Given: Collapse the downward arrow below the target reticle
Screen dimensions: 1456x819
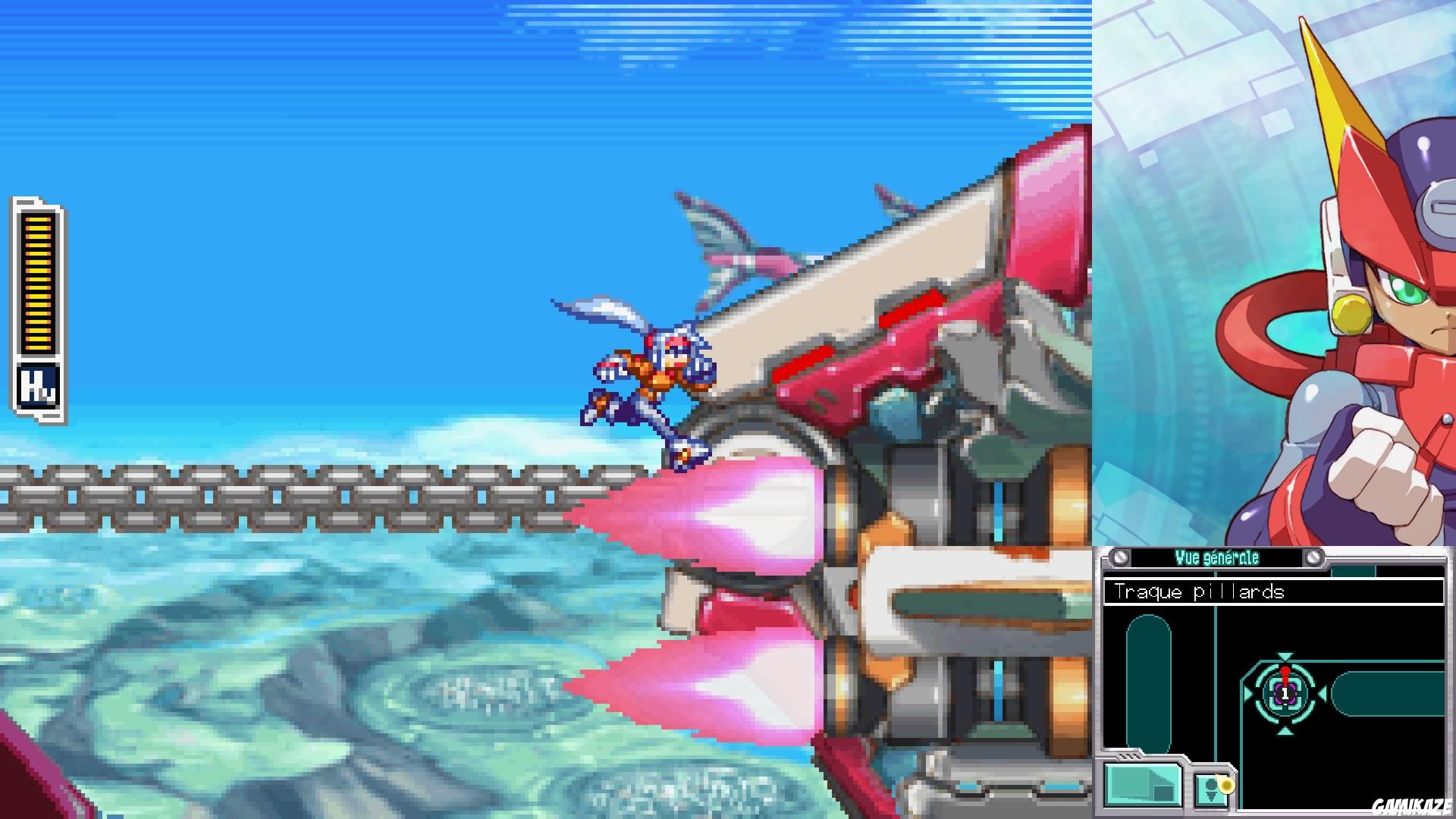Looking at the screenshot, I should click(x=1285, y=730).
